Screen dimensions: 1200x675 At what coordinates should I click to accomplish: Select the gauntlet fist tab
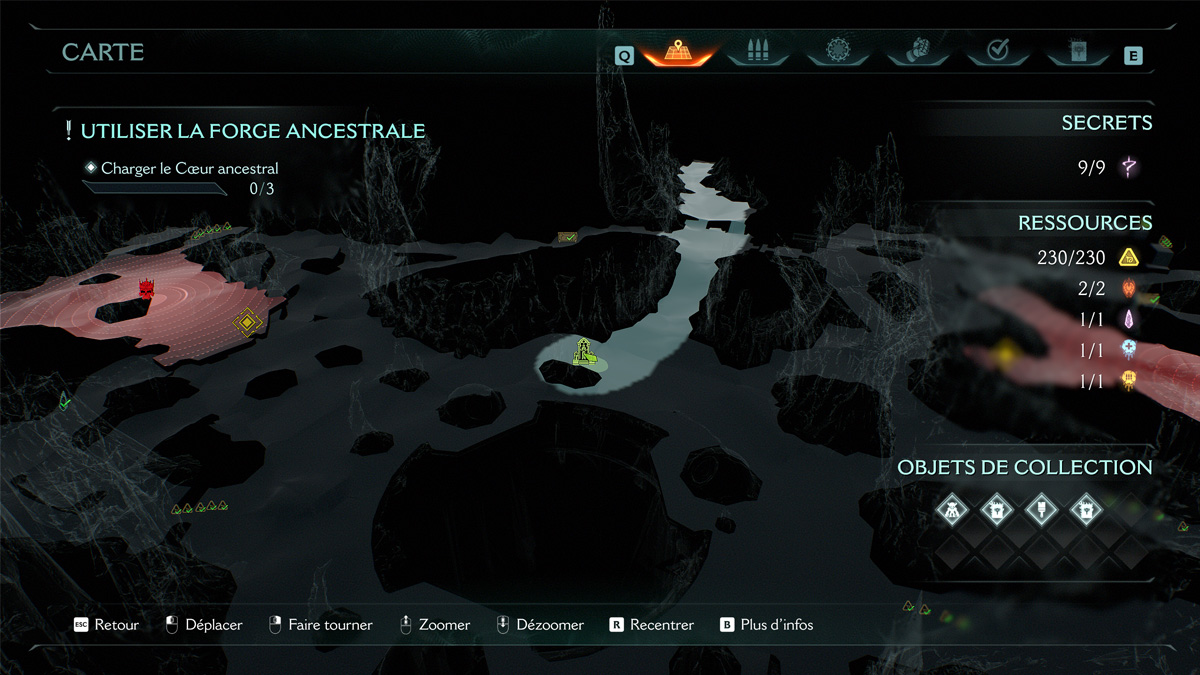918,50
